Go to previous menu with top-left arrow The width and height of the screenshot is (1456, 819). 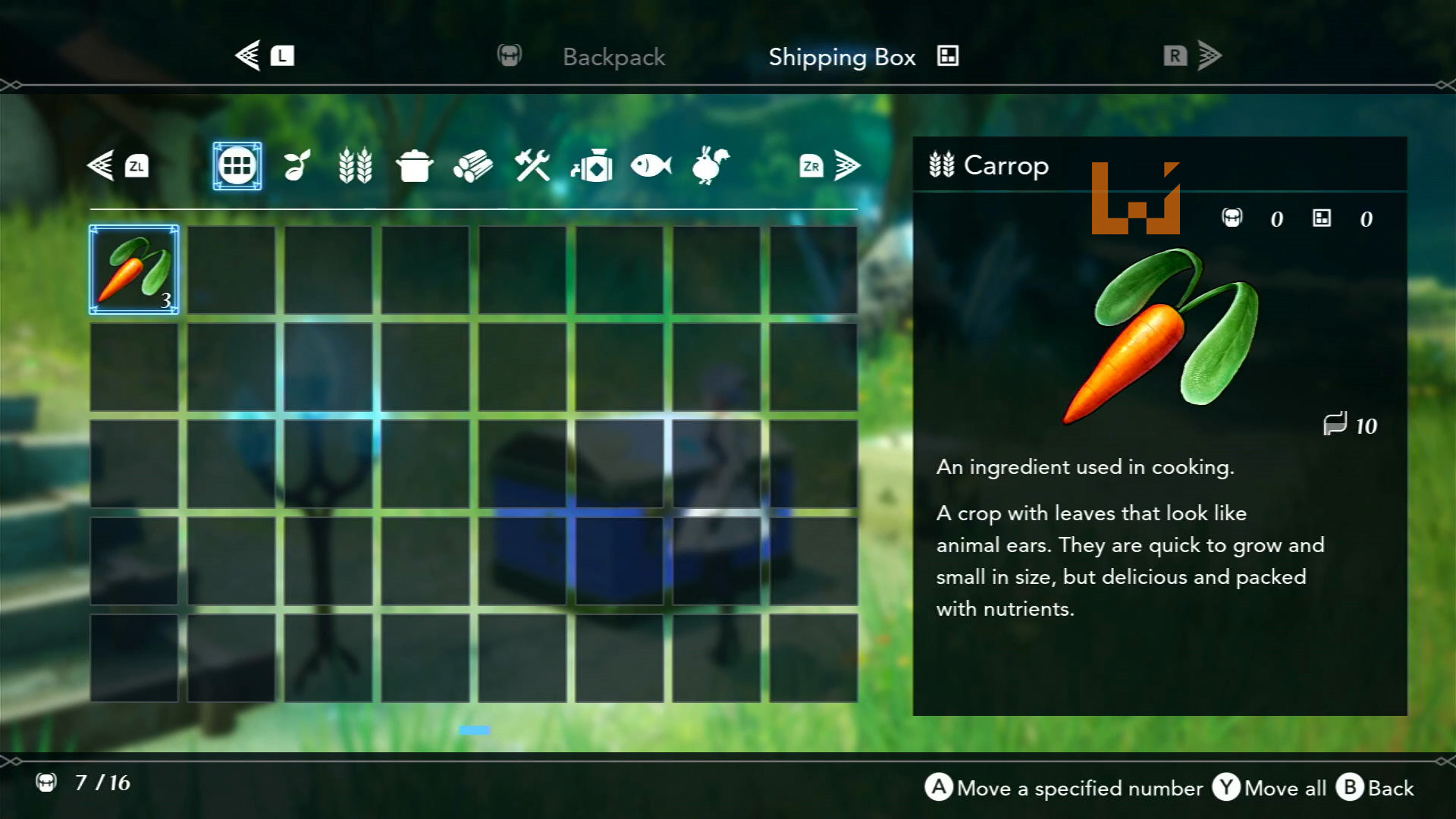coord(249,55)
